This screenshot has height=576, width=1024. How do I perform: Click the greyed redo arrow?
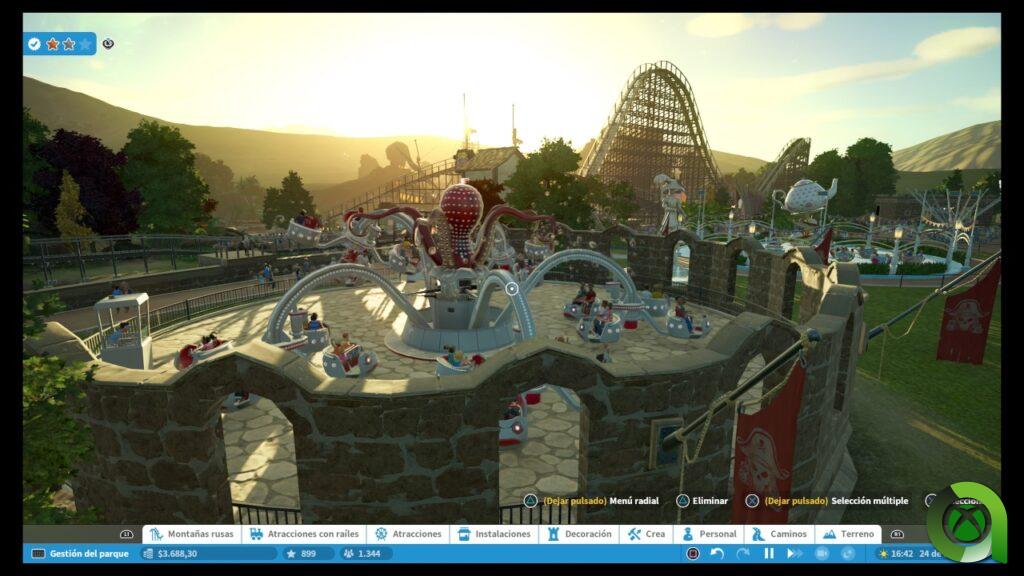click(x=742, y=553)
